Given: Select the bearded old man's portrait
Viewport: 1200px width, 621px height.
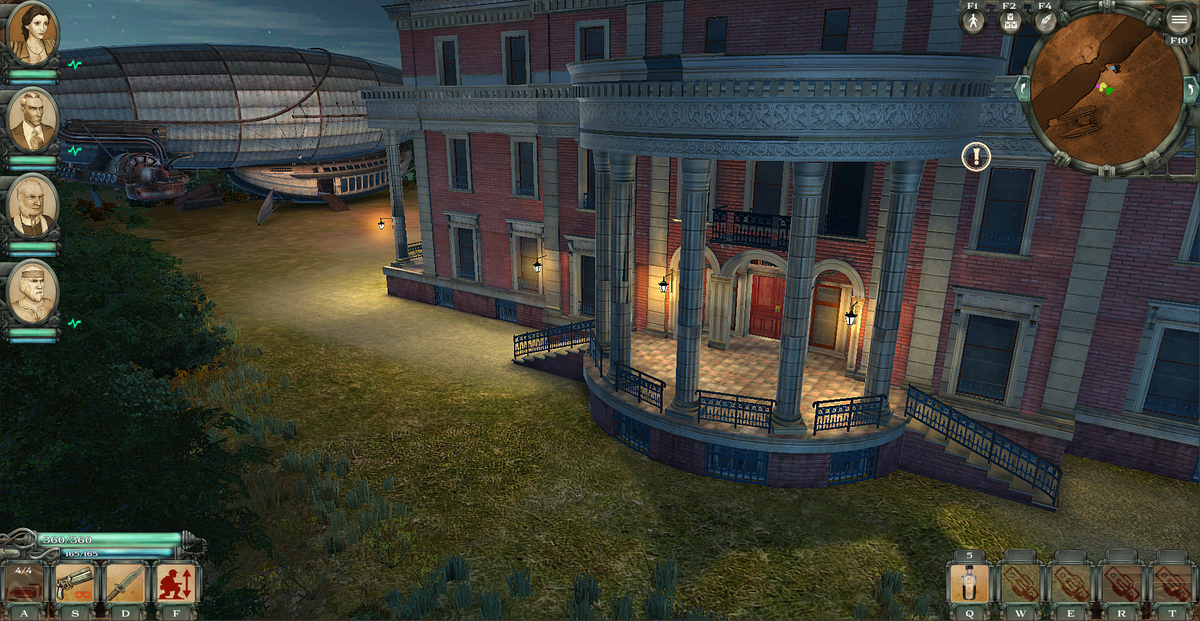Looking at the screenshot, I should [32, 291].
